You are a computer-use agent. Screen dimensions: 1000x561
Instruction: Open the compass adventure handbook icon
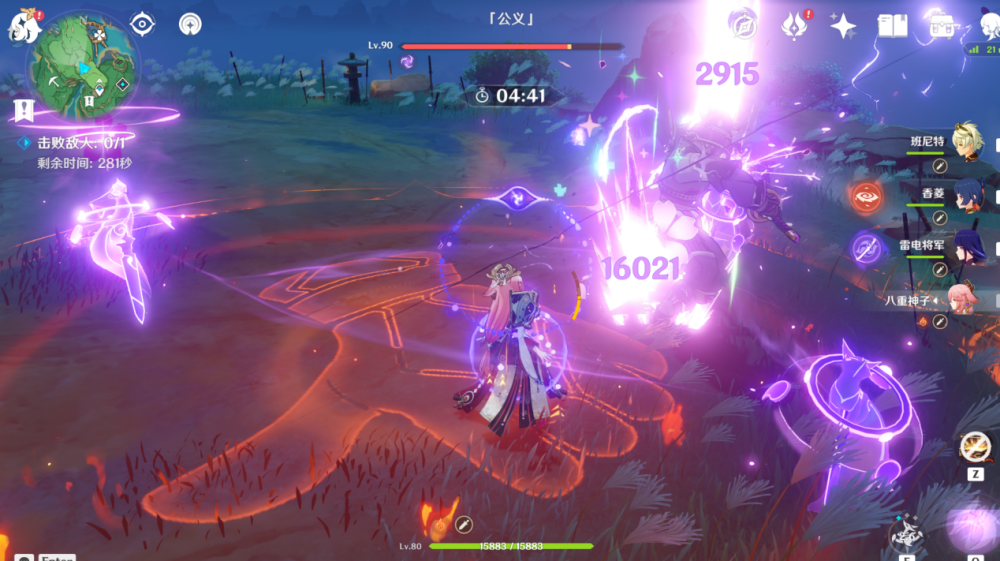click(x=743, y=24)
